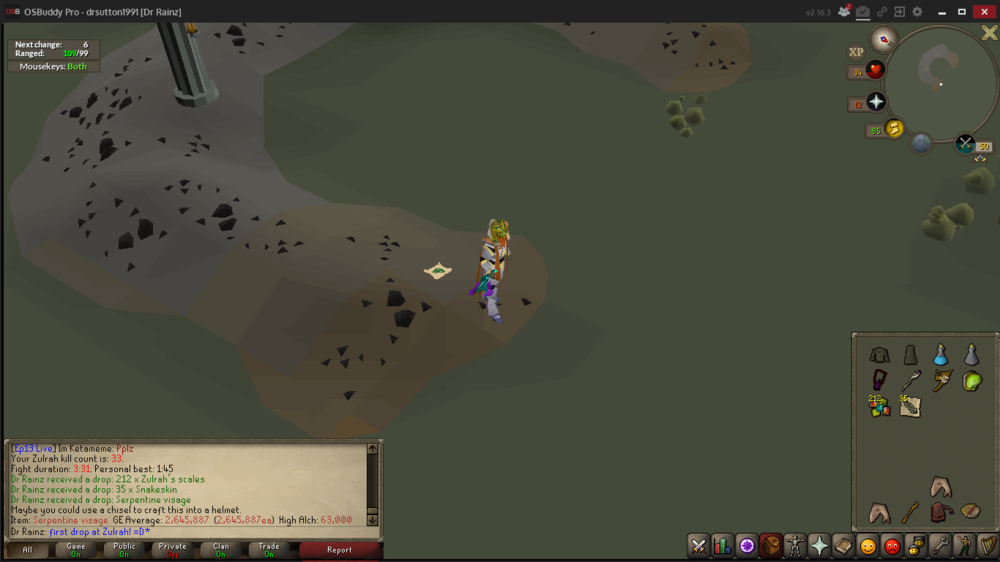Screen dimensions: 1000x562
Task: Open the Friends list tab
Action: pos(867,546)
